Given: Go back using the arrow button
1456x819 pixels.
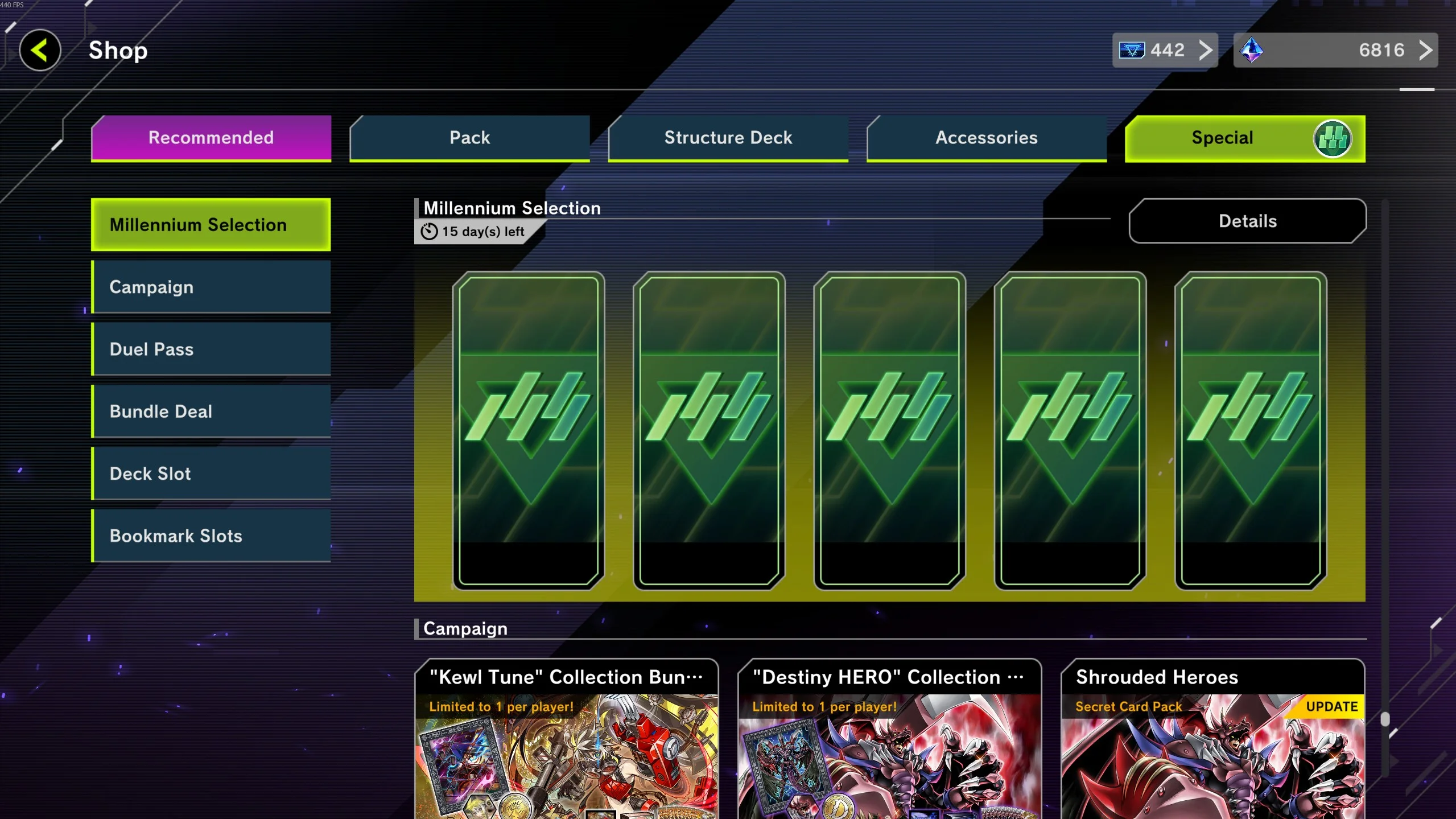Looking at the screenshot, I should coord(40,50).
